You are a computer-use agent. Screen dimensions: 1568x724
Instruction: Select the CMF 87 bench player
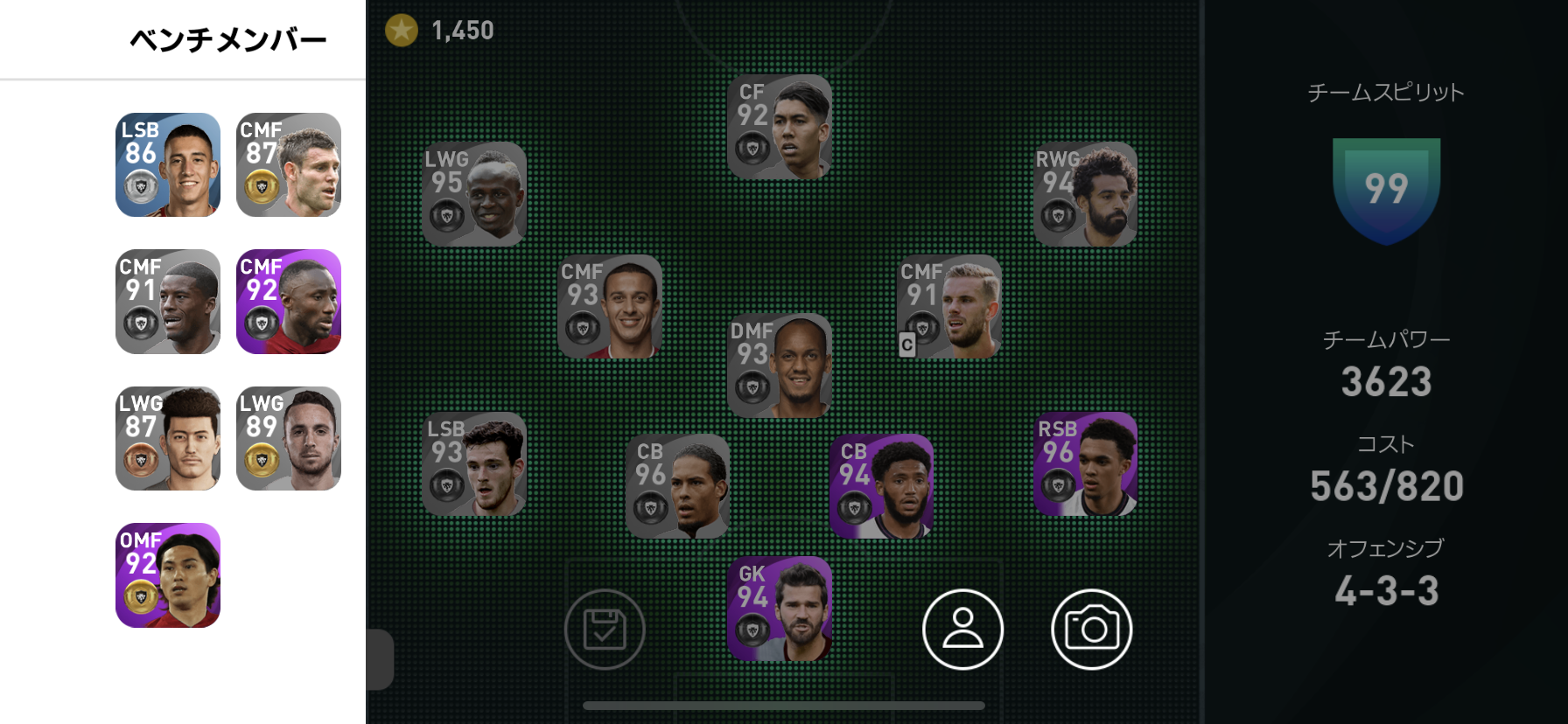pos(289,164)
